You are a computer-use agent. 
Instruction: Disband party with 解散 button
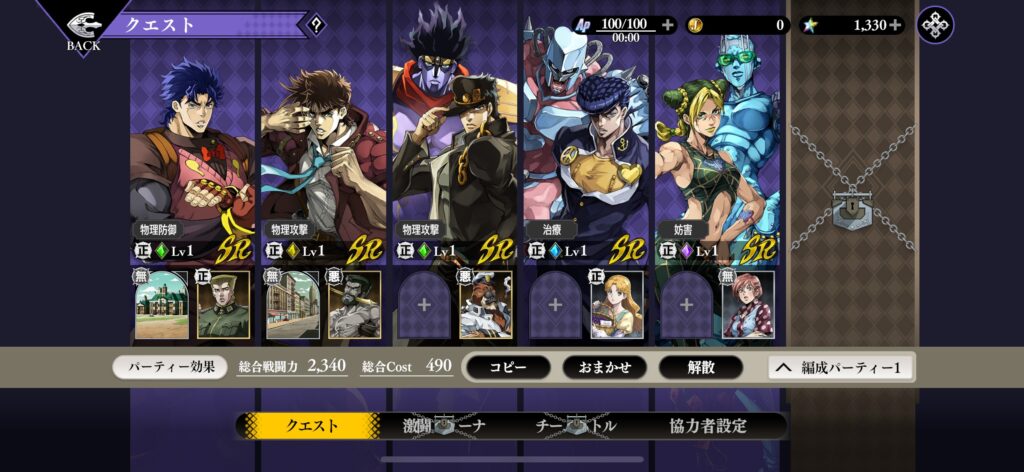(701, 367)
